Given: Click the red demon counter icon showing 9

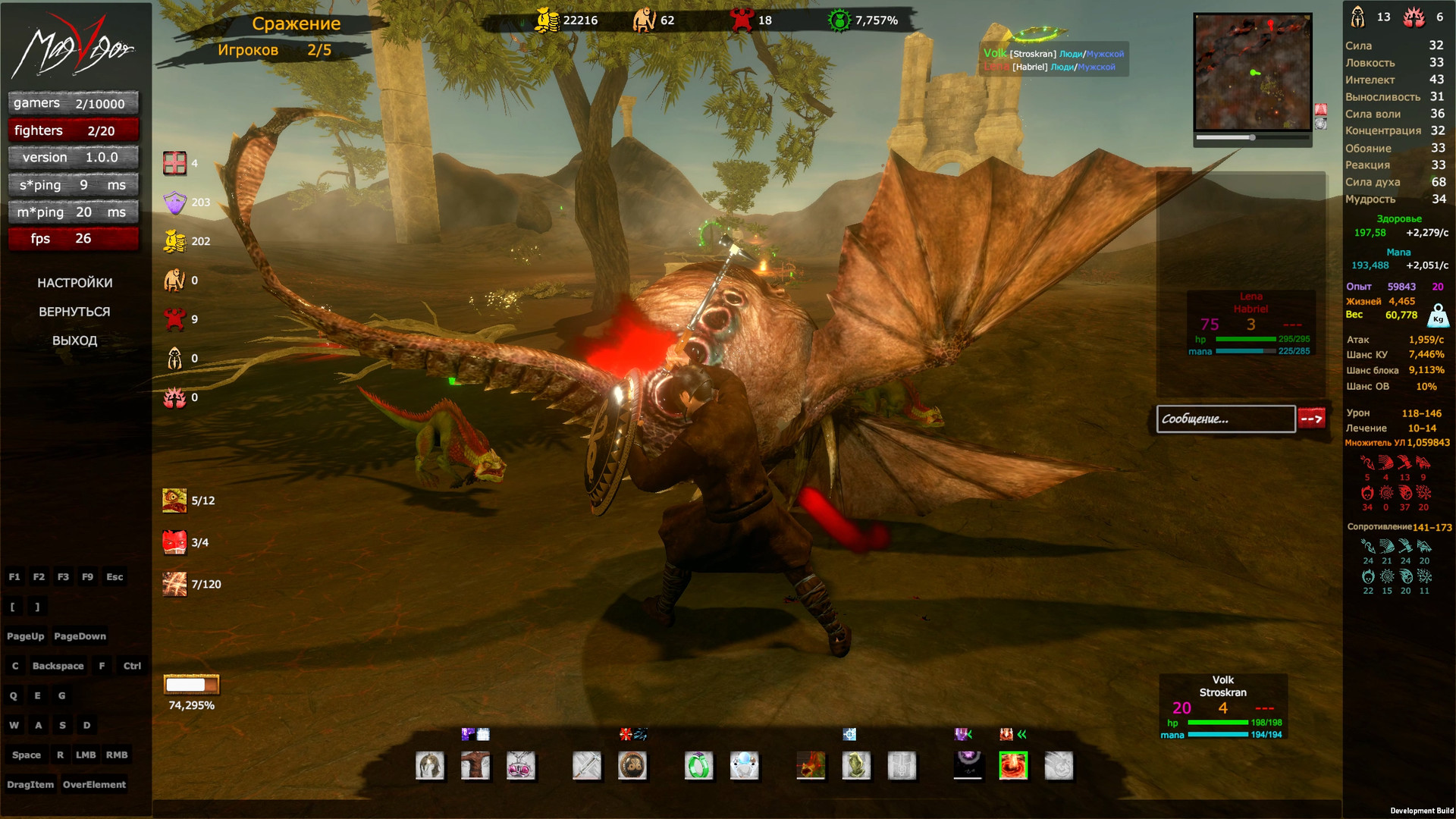Looking at the screenshot, I should click(175, 319).
